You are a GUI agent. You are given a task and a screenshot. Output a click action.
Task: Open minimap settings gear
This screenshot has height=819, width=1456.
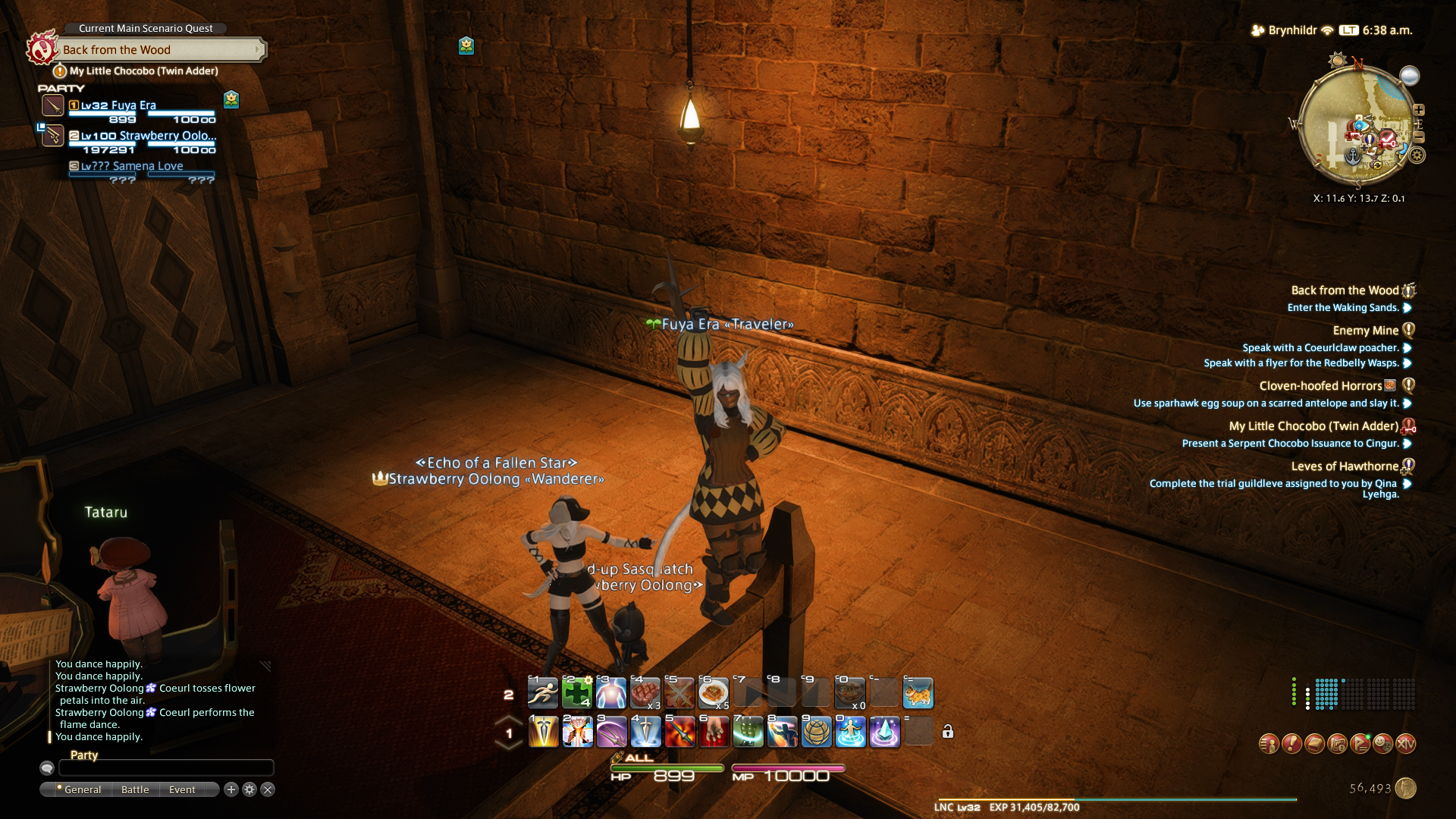click(x=1417, y=155)
